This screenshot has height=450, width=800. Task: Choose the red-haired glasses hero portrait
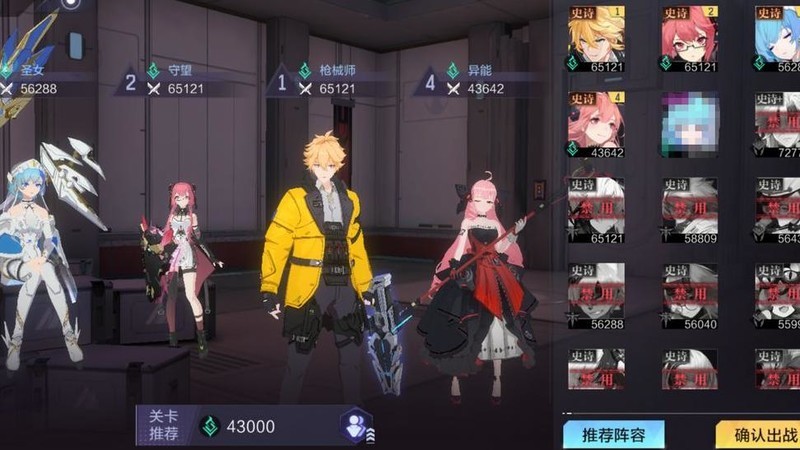tap(689, 38)
